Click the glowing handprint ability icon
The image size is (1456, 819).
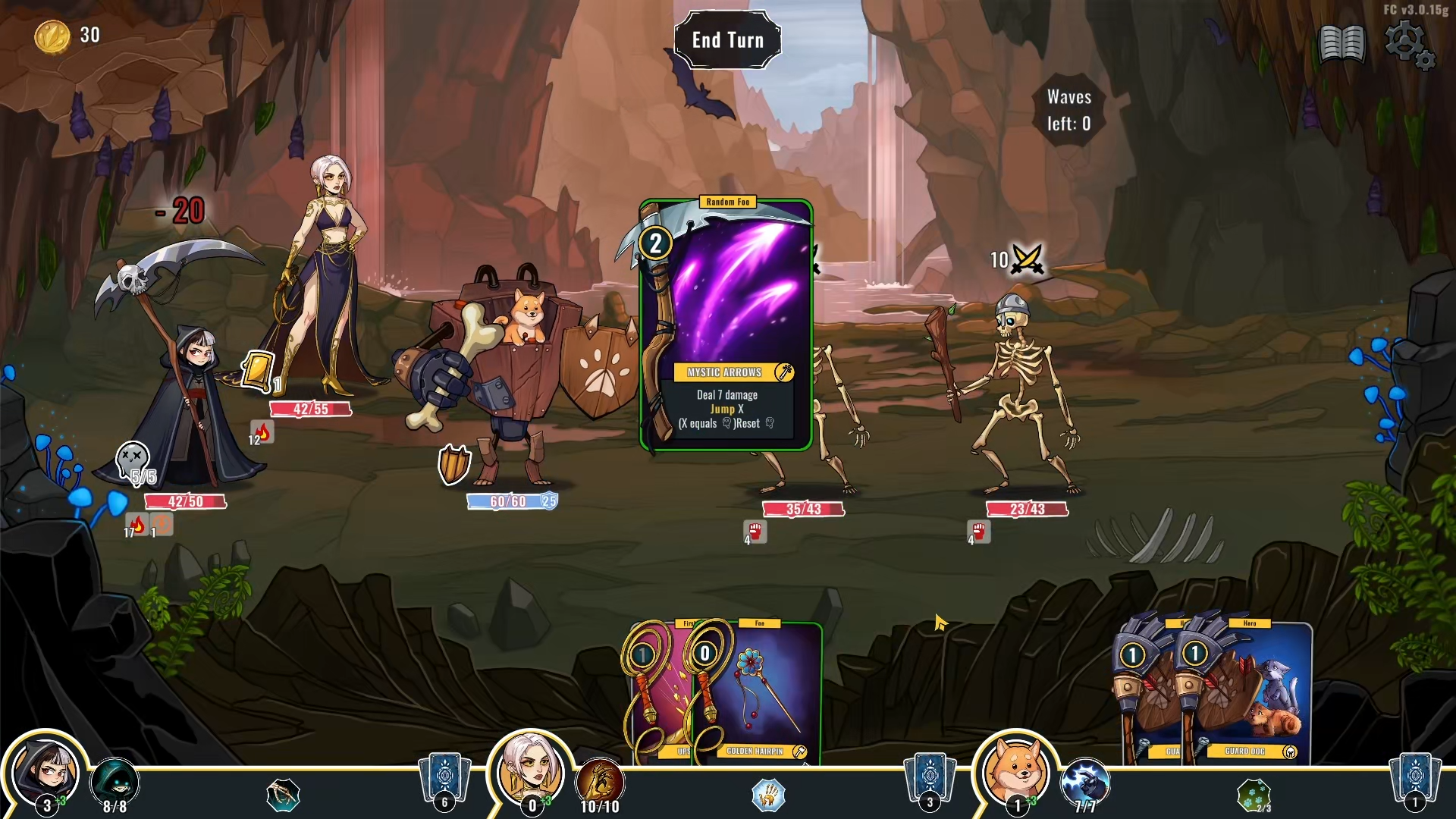768,795
